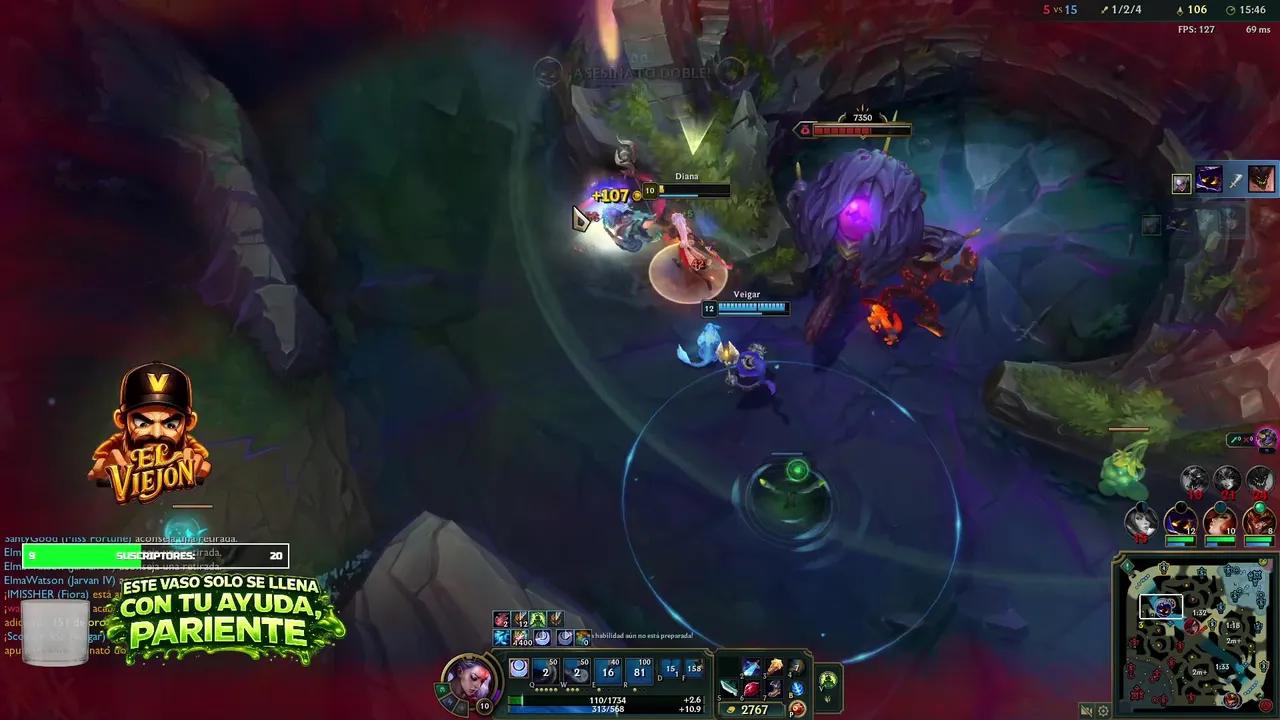This screenshot has width=1280, height=720.
Task: Activate the R ultimate ability icon
Action: pyautogui.click(x=638, y=670)
